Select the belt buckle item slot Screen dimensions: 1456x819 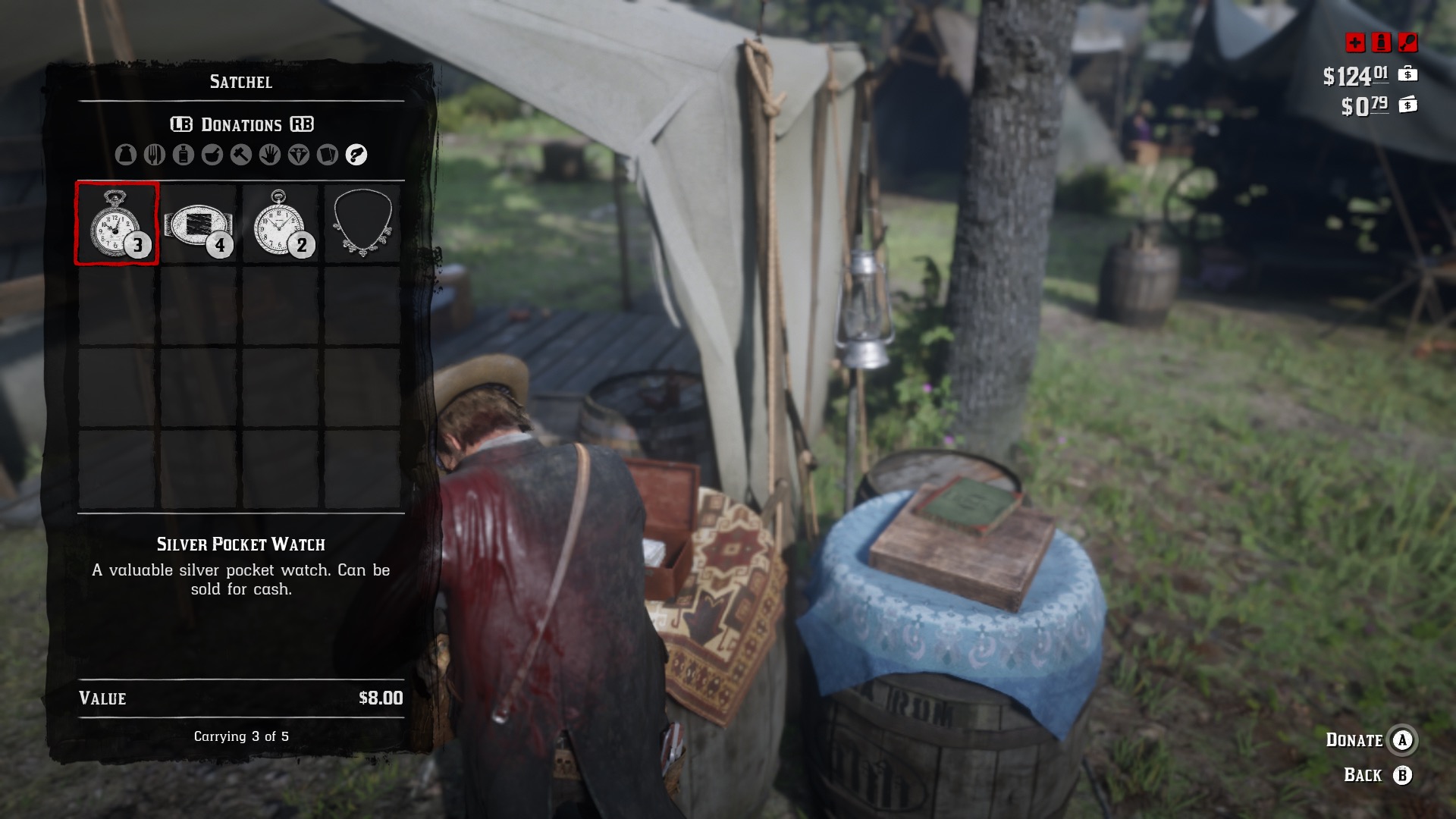[x=199, y=224]
